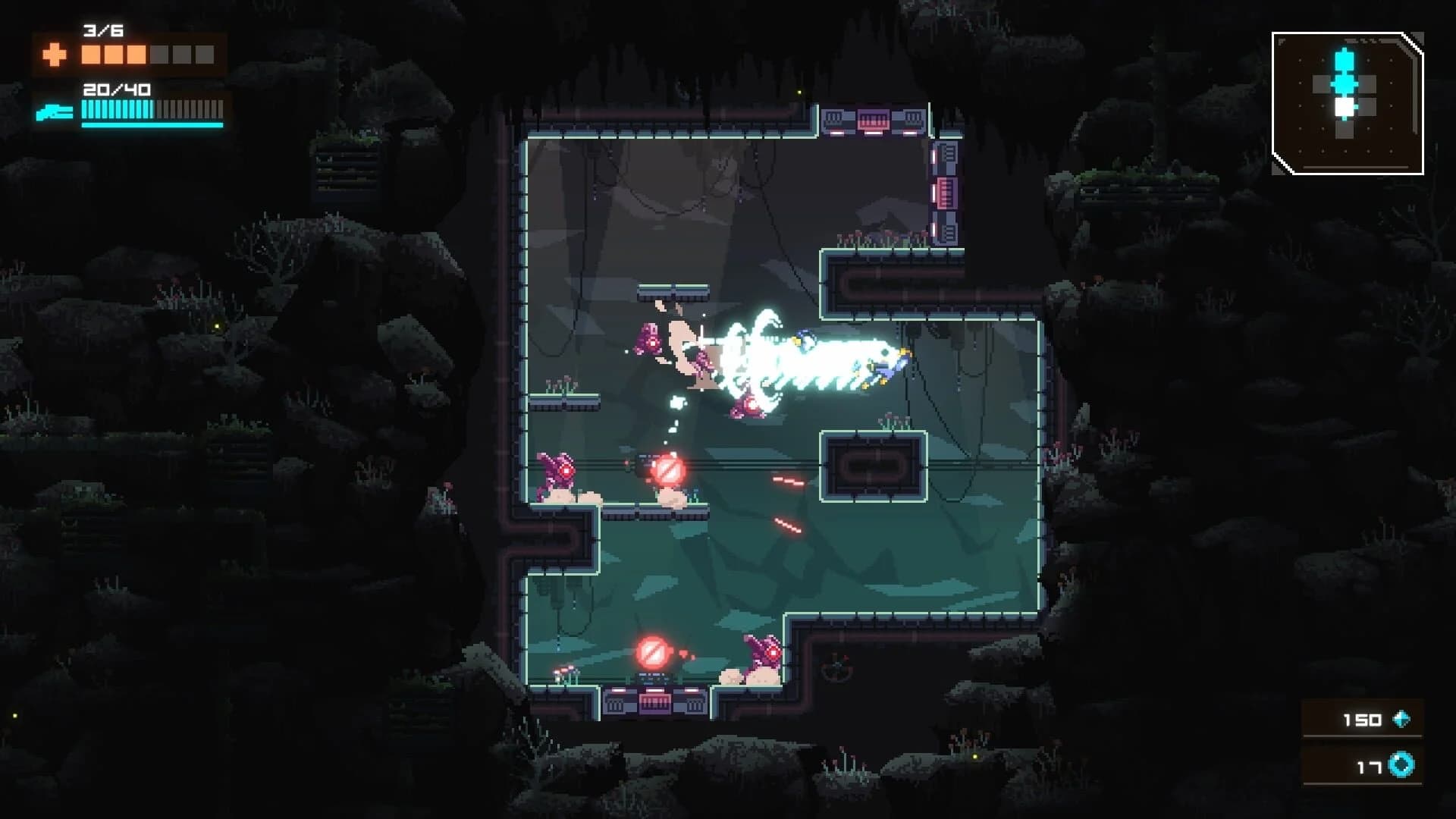
Task: Click the pink turret on the left ledge
Action: click(x=557, y=470)
